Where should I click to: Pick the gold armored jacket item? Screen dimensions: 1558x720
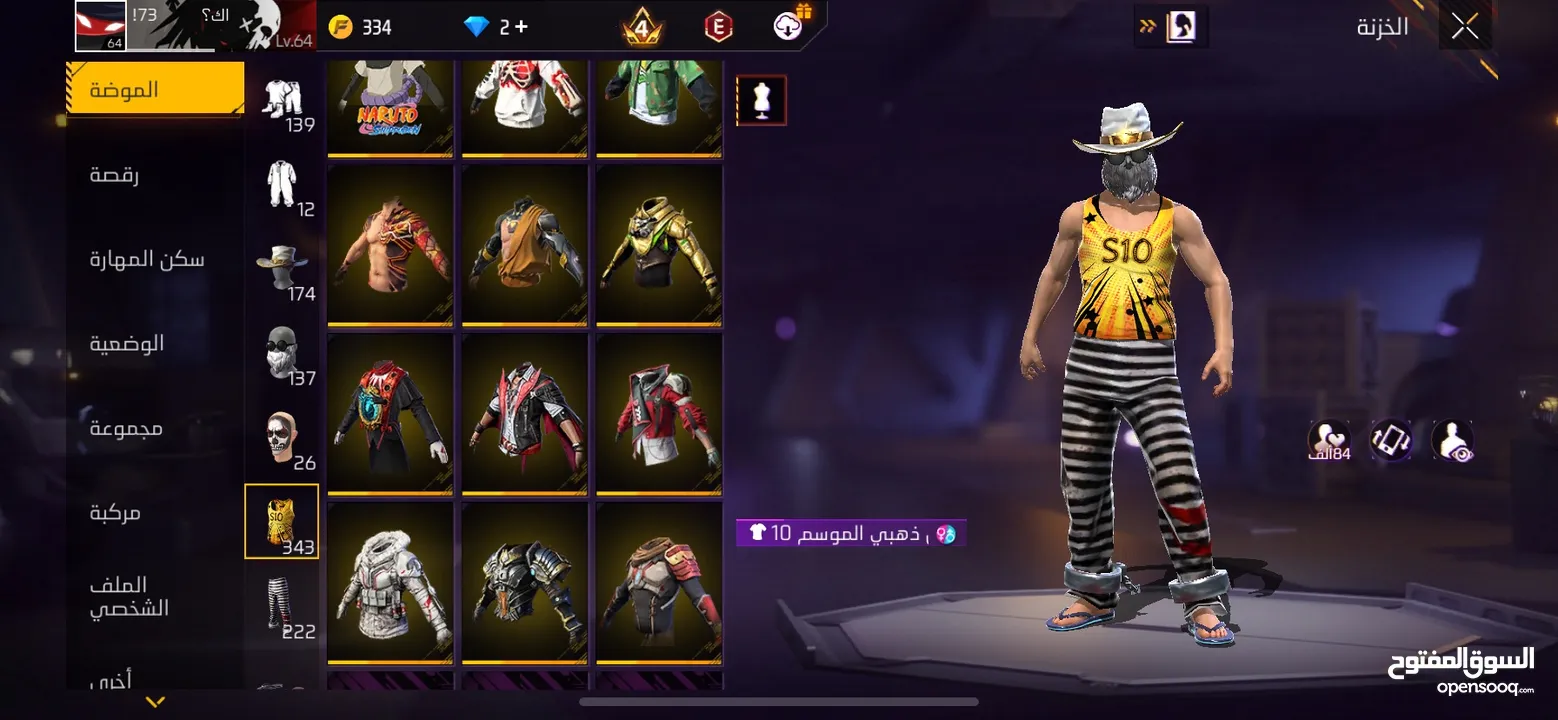point(659,244)
